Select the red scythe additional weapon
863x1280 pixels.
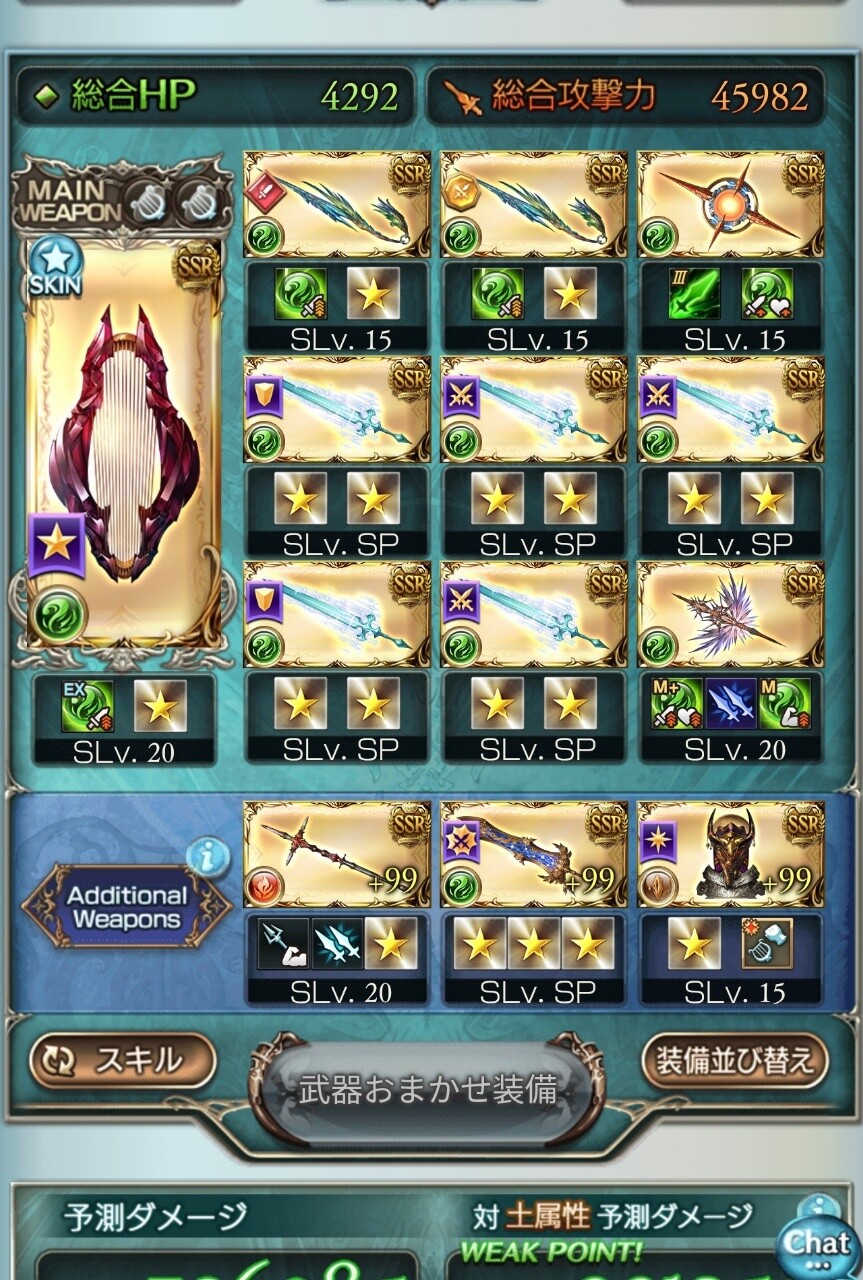tap(337, 853)
